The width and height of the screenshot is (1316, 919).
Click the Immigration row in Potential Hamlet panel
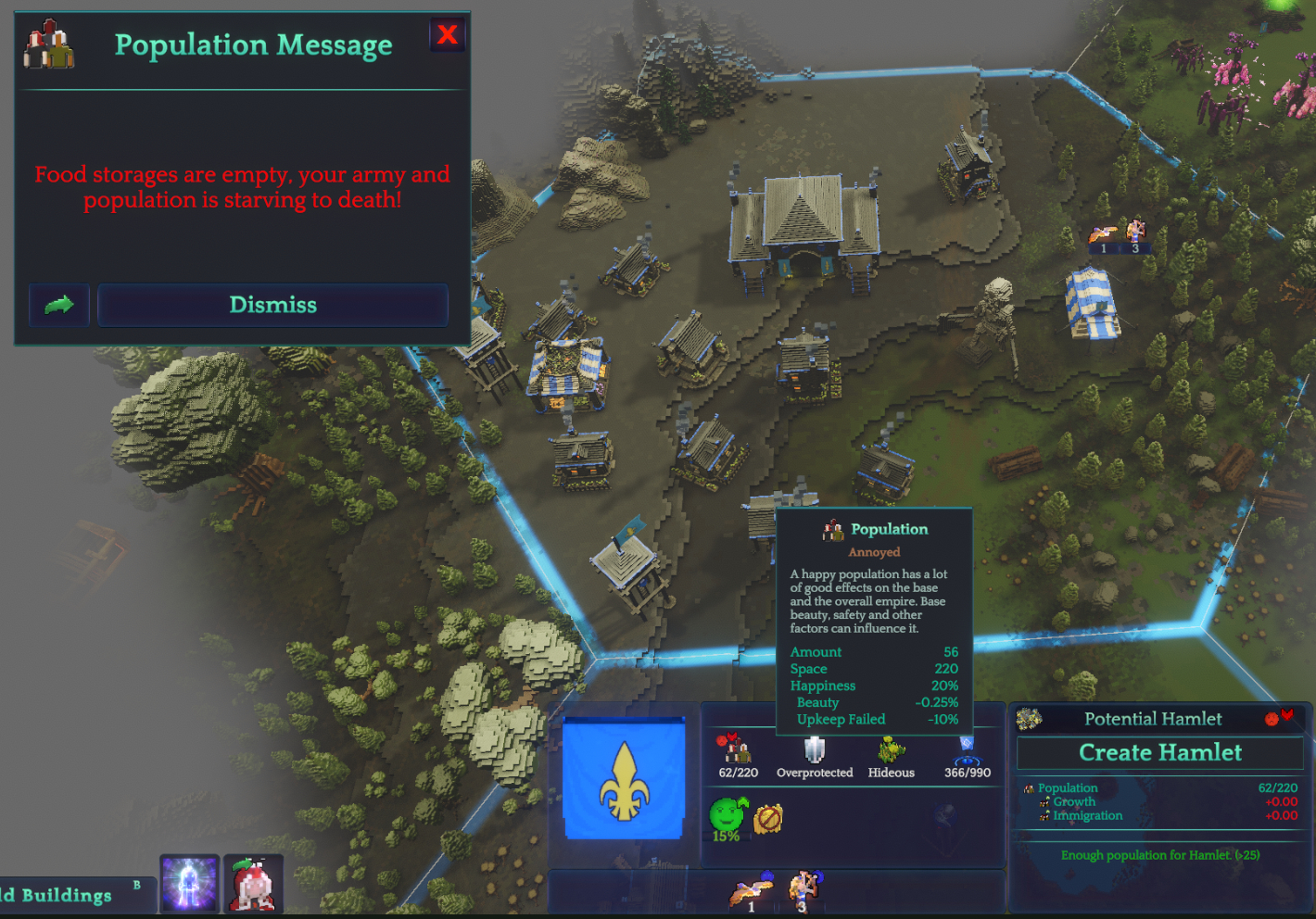pos(1084,816)
